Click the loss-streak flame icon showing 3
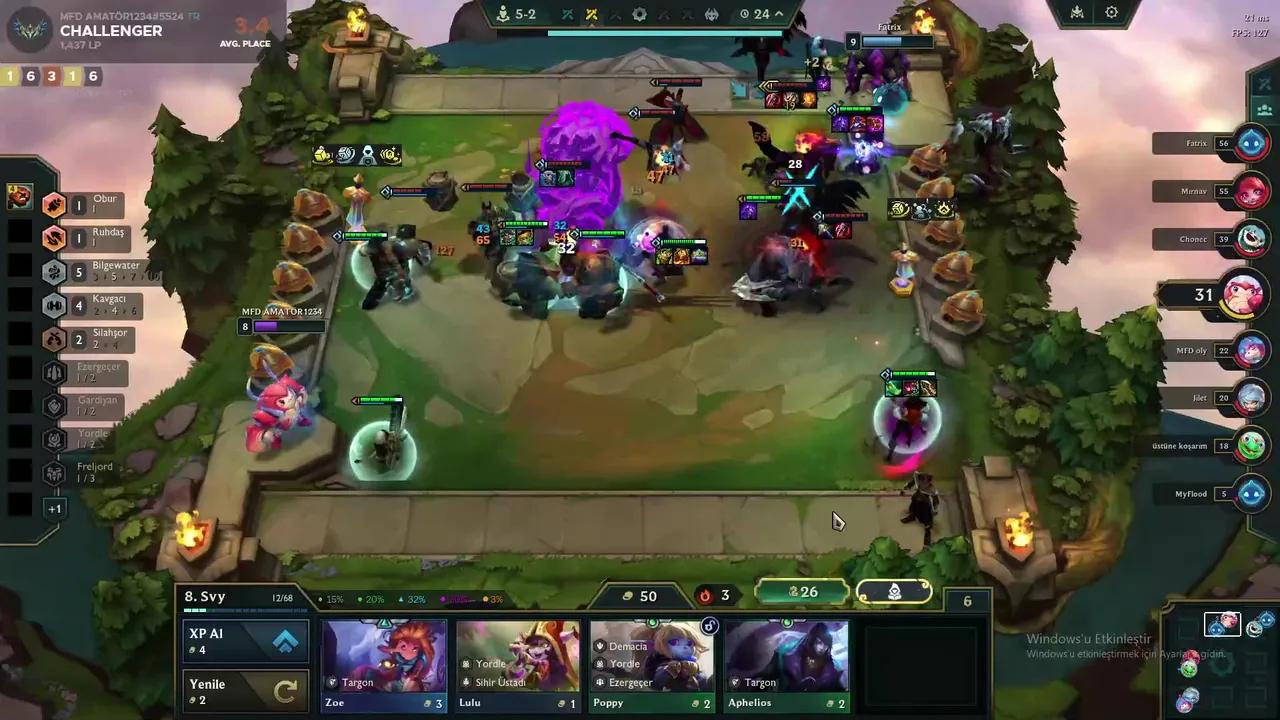This screenshot has width=1280, height=720. tap(705, 595)
